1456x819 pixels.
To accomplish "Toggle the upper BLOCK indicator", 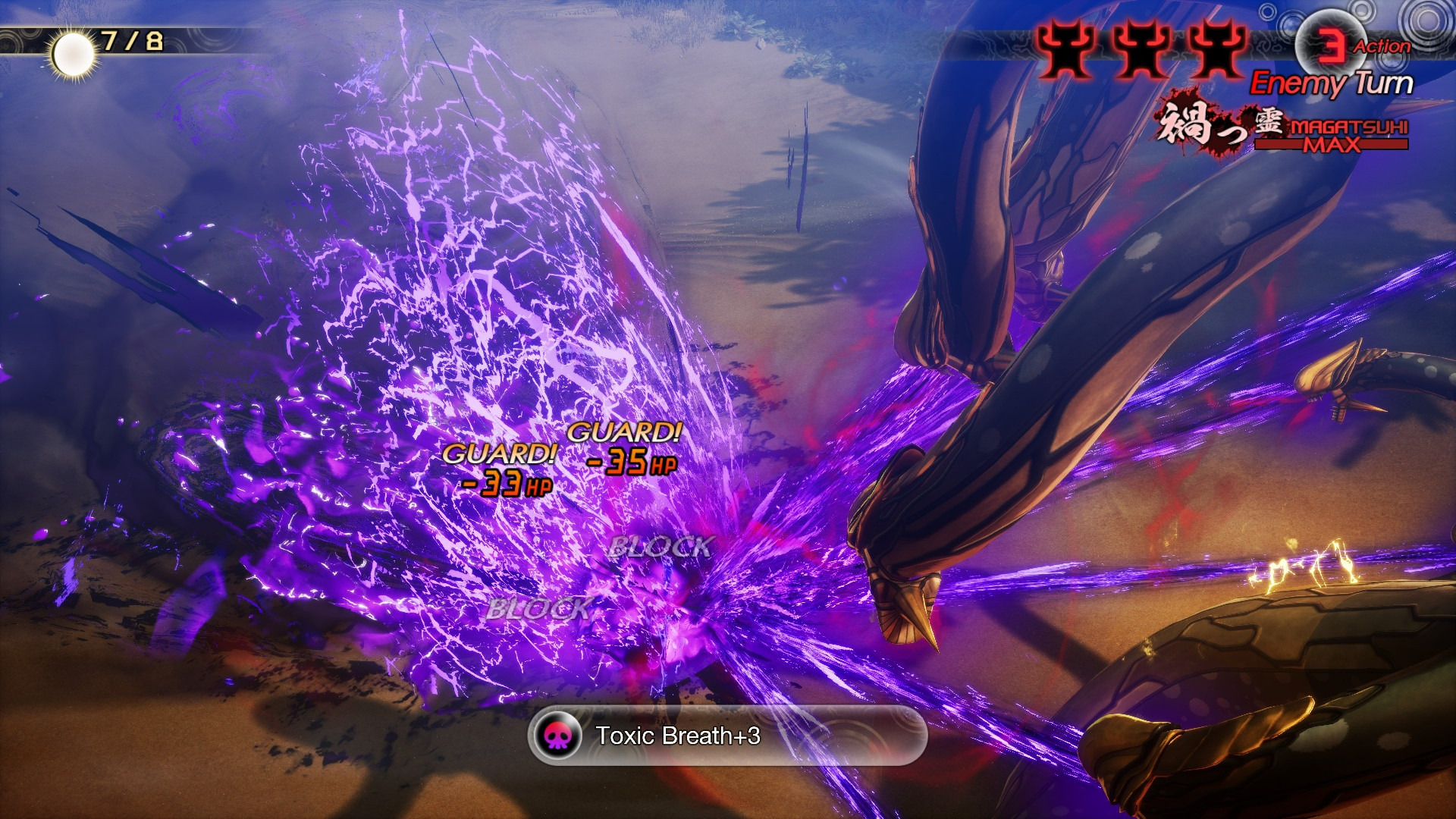I will point(661,544).
